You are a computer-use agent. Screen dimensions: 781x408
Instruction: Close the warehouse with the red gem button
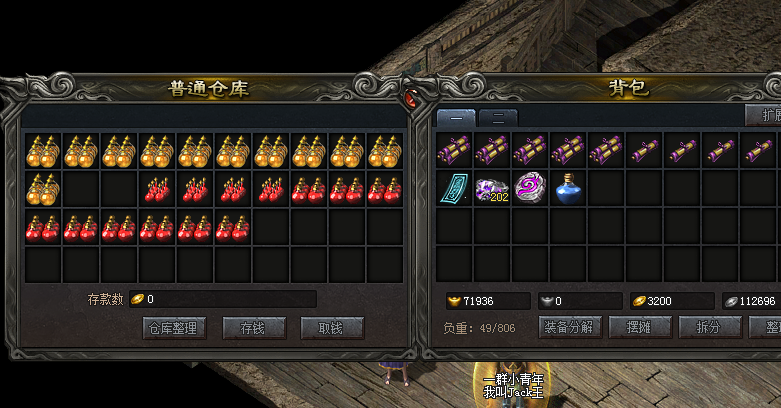tap(411, 97)
